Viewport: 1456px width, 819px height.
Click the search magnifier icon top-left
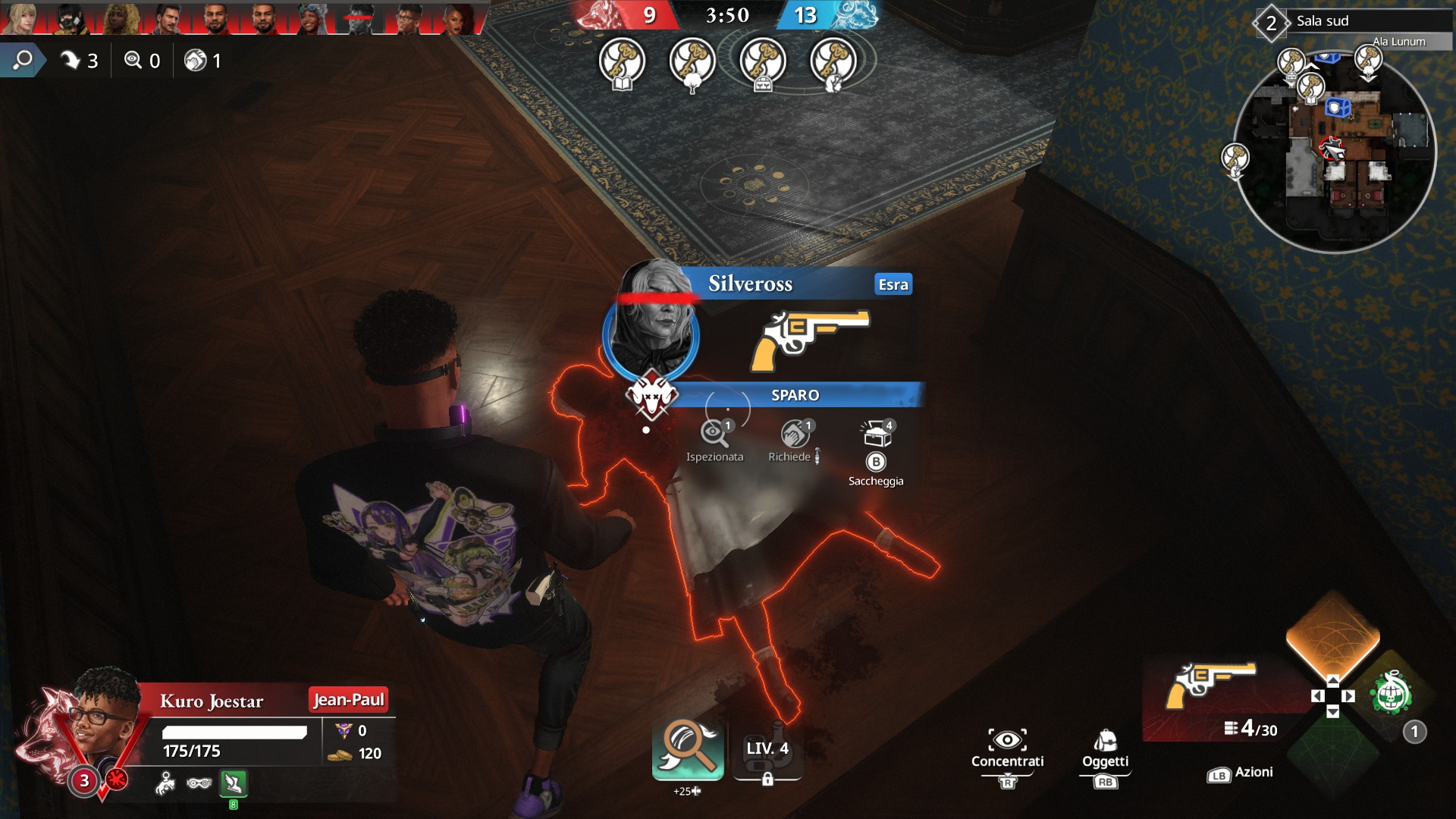23,60
